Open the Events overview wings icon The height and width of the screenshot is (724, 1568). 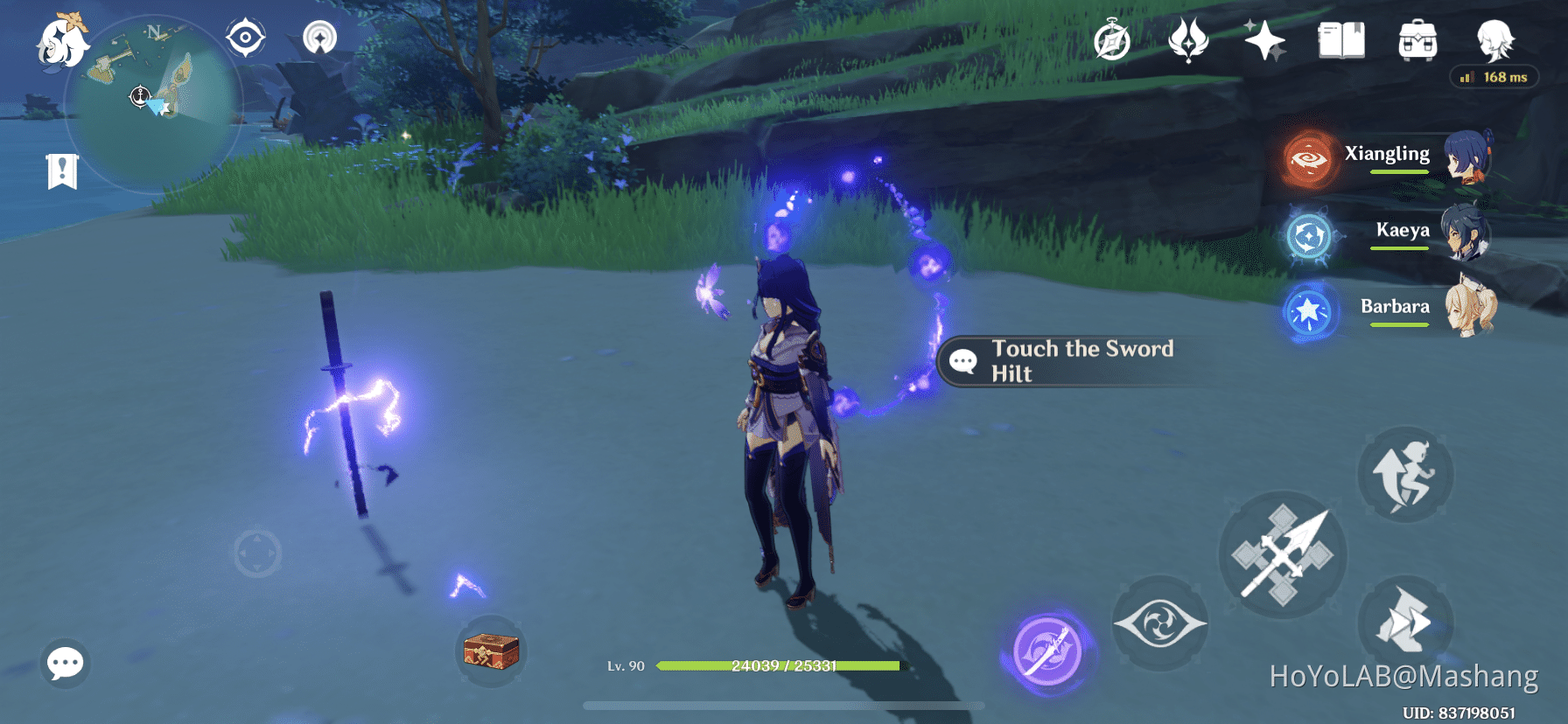point(1190,39)
